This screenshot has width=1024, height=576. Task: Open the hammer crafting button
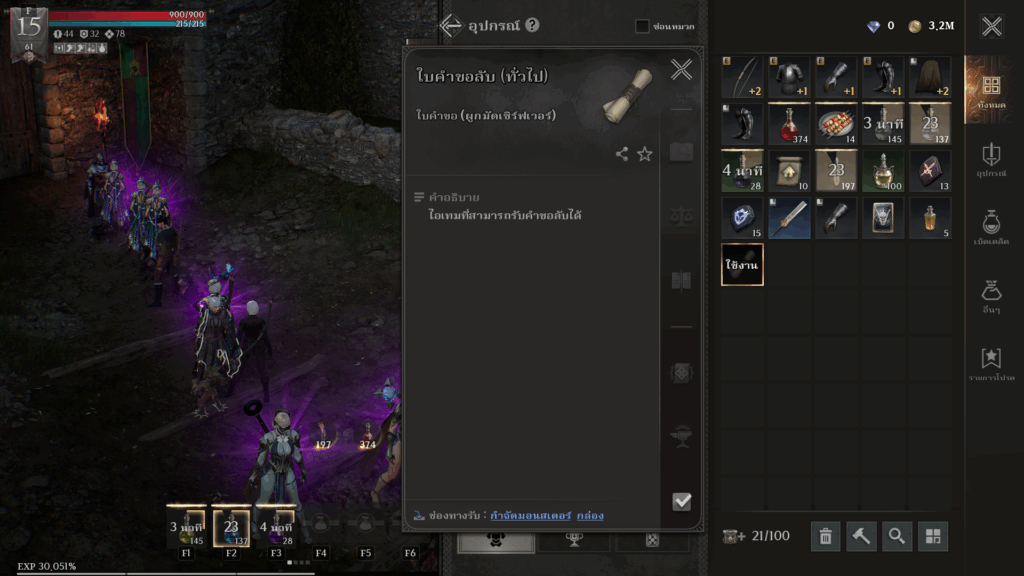coord(861,536)
